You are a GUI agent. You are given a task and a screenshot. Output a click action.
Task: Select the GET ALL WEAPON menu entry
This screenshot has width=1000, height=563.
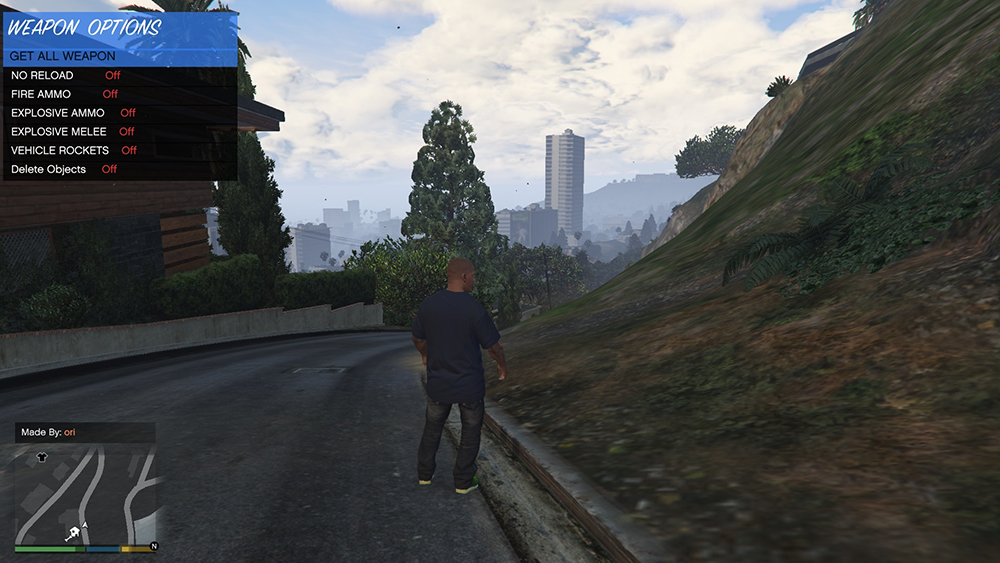click(63, 56)
